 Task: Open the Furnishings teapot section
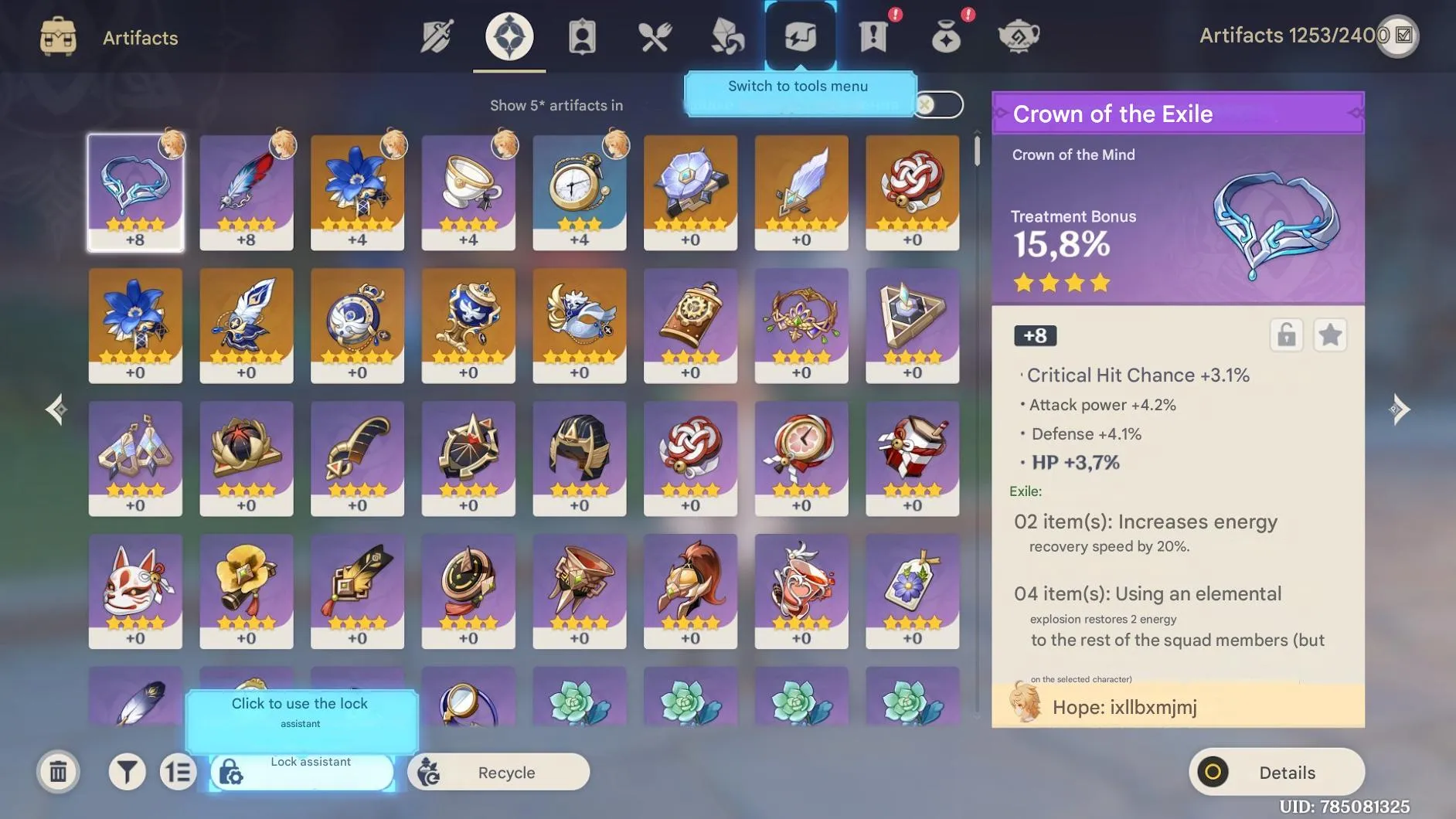tap(1020, 36)
